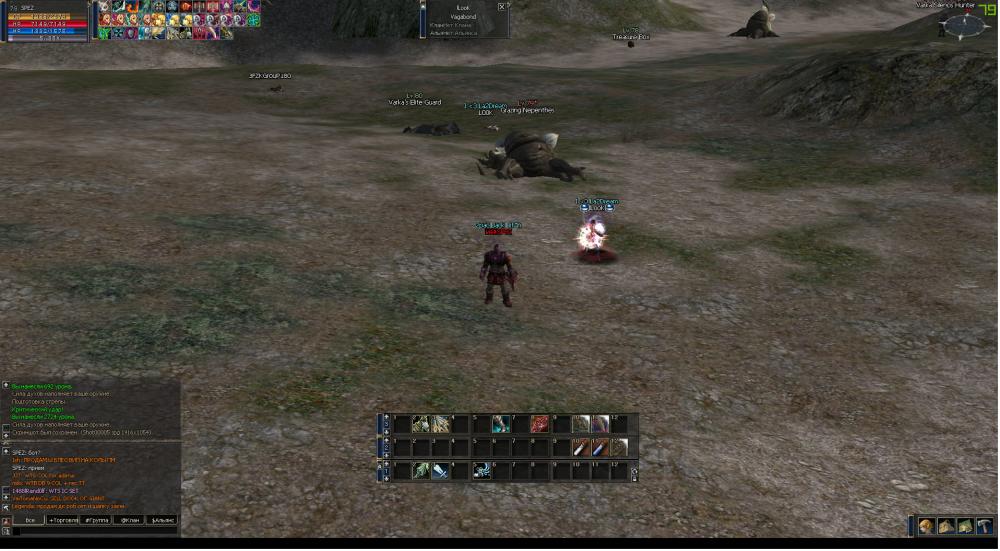This screenshot has width=1000, height=551.
Task: Open the helmet icon in the menu bar
Action: 927,526
